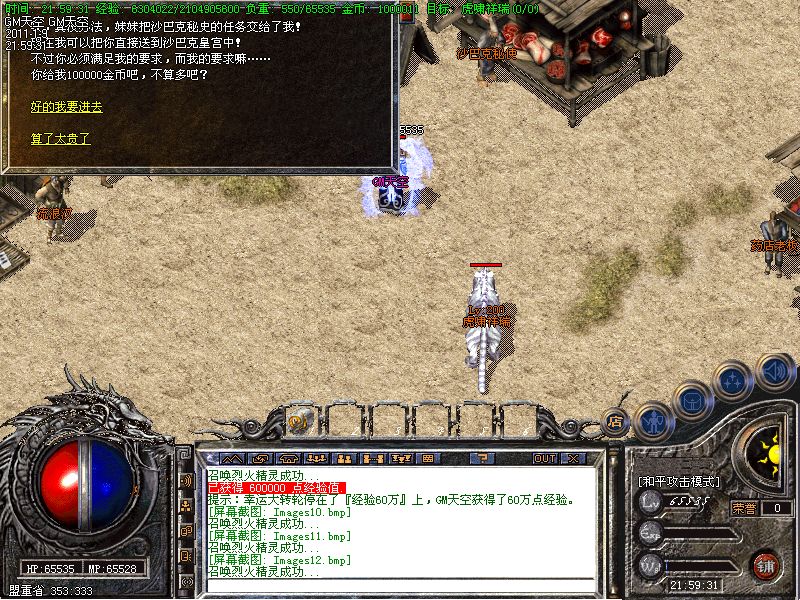Choose the '好的我要进去' dialogue reply
800x600 pixels.
coord(66,107)
